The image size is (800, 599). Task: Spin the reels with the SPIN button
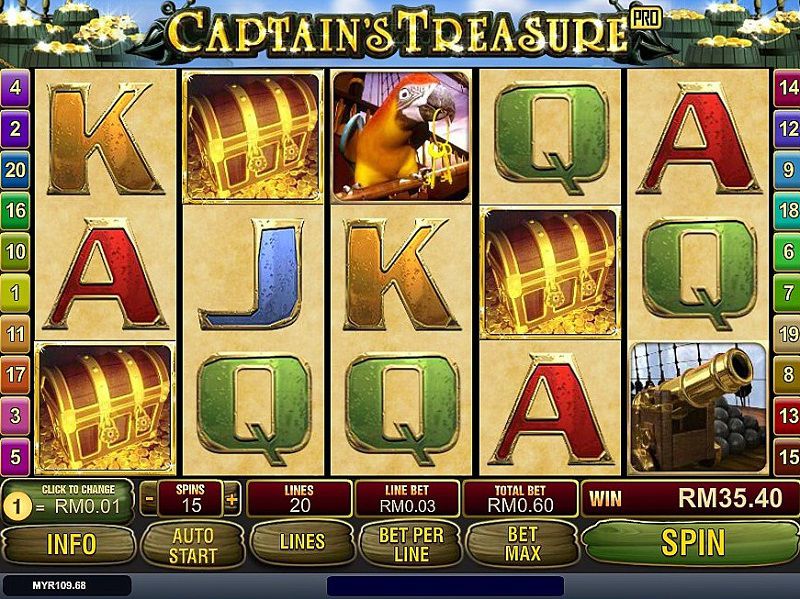coord(692,542)
